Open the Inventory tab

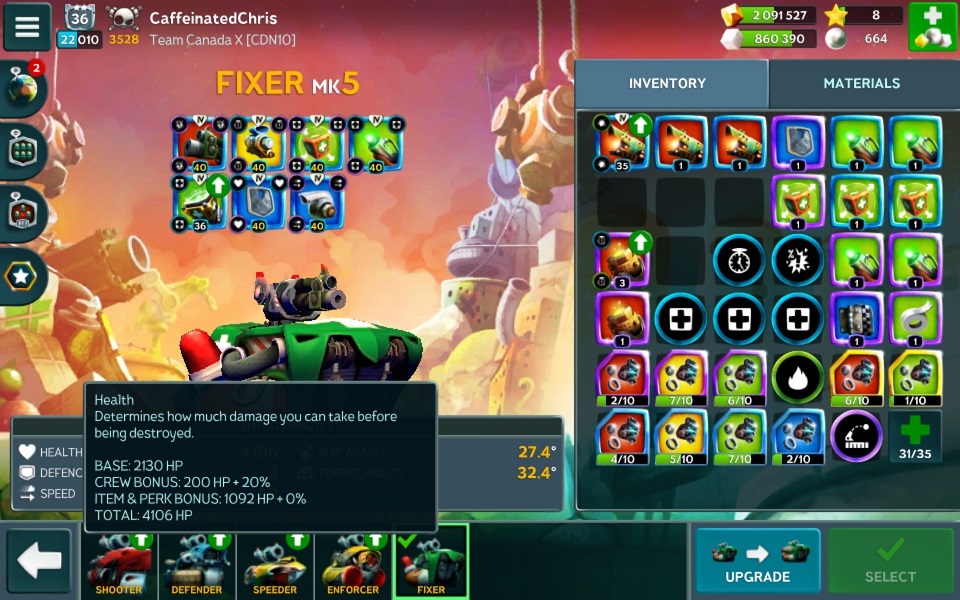tap(667, 84)
